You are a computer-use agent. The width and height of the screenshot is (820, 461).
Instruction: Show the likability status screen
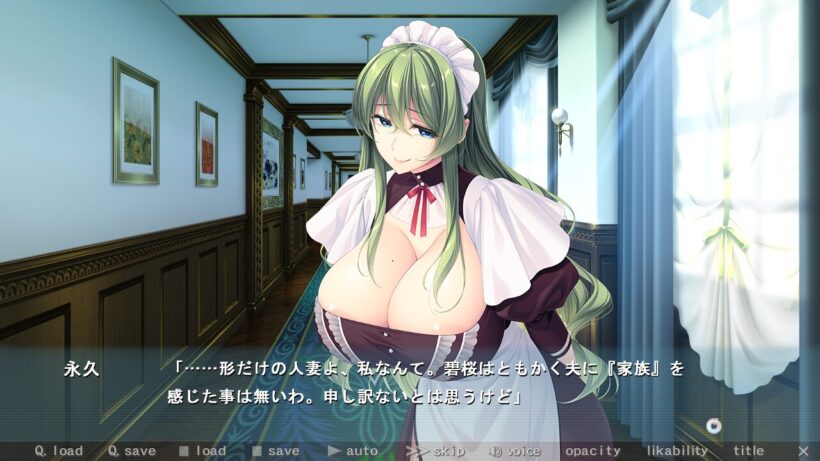[677, 451]
